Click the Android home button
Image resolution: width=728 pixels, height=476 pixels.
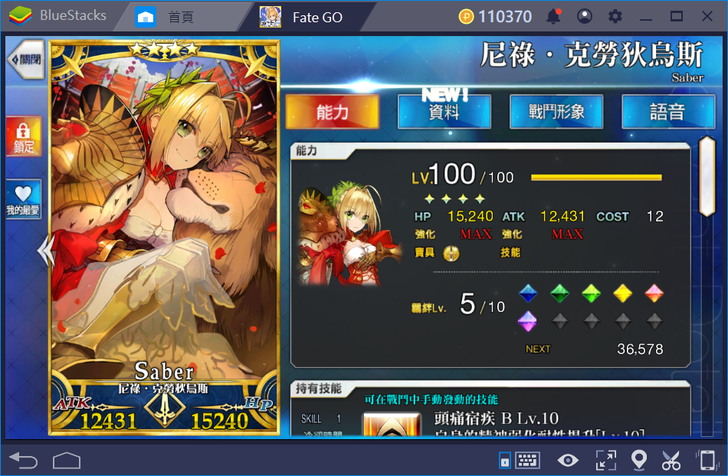pyautogui.click(x=67, y=460)
